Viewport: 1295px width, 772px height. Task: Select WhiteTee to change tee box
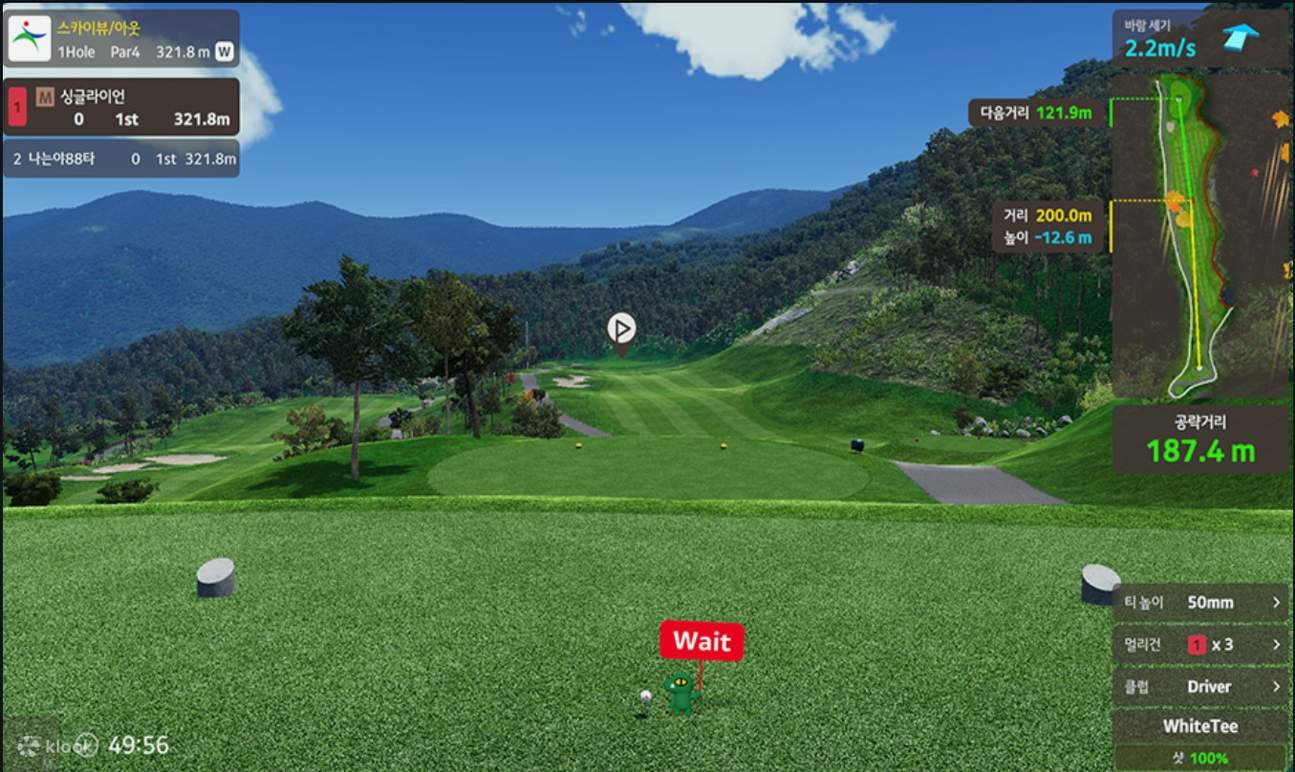point(1199,727)
